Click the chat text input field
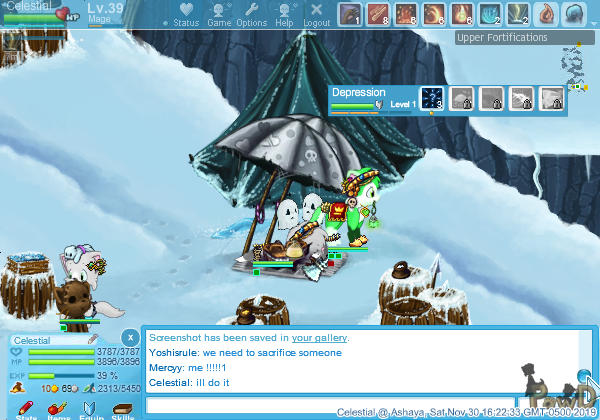The width and height of the screenshot is (600, 420). (x=360, y=405)
